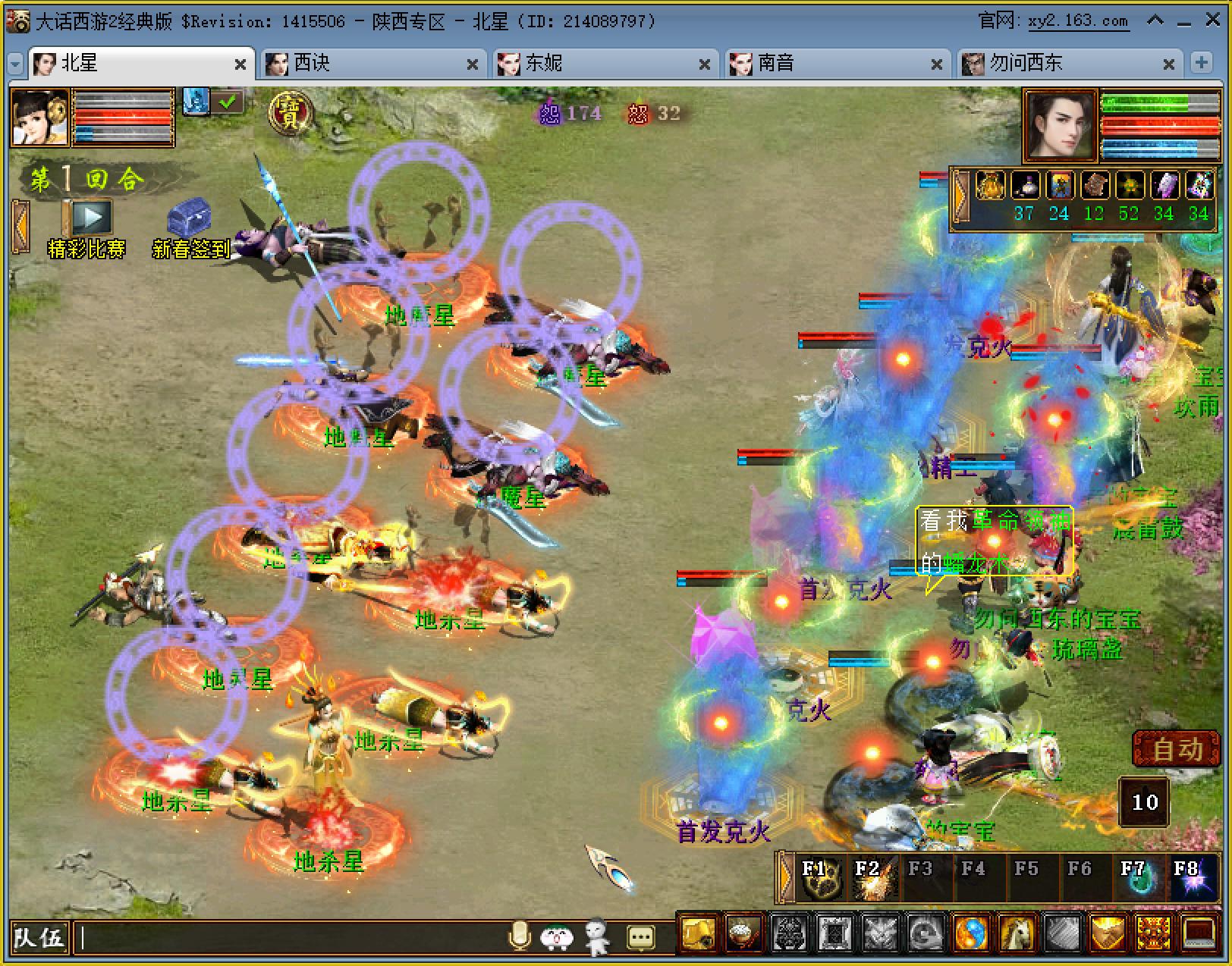
Task: Toggle the microphone voice input
Action: coord(520,937)
